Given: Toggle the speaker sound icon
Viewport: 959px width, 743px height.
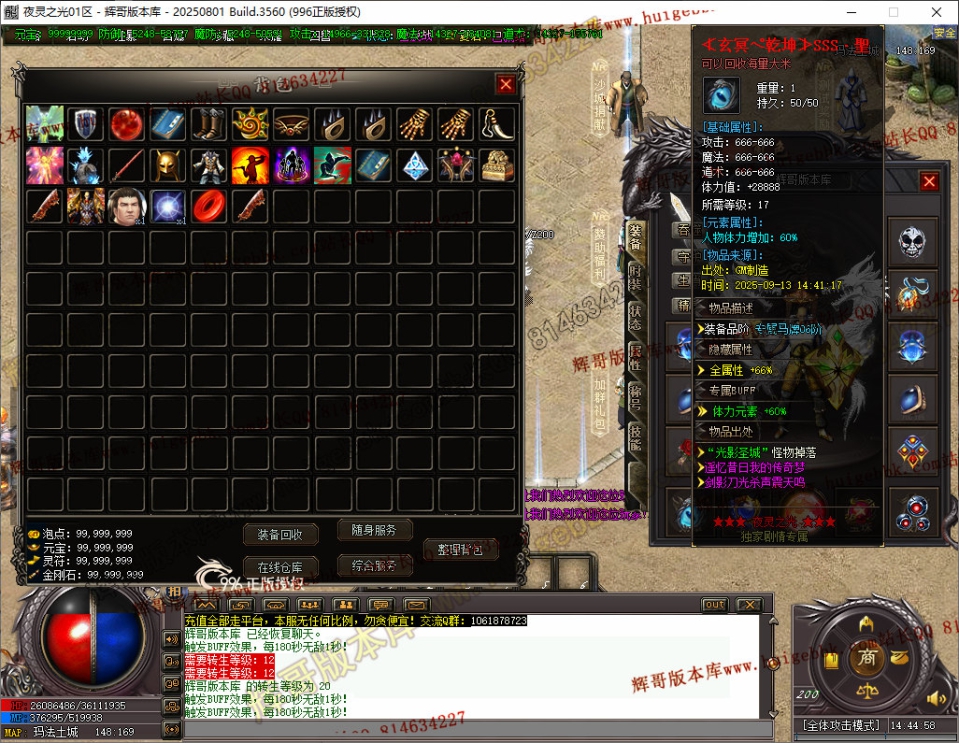Looking at the screenshot, I should coord(936,697).
